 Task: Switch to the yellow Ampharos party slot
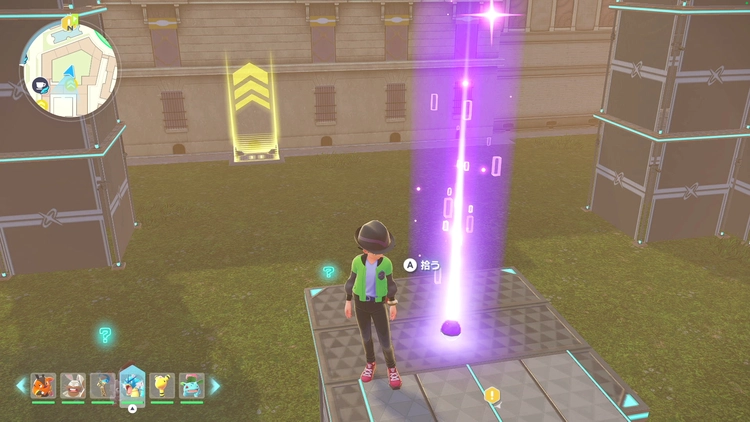pyautogui.click(x=162, y=385)
